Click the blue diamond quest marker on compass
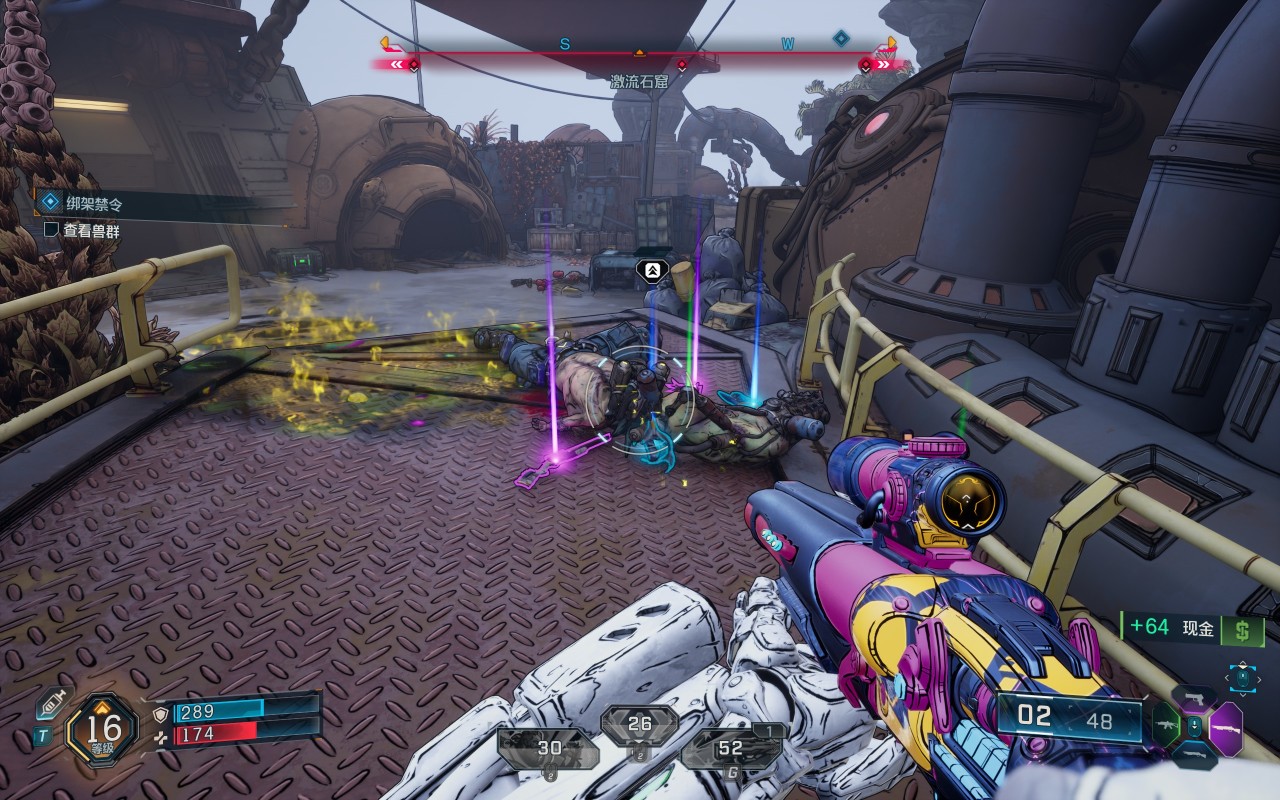Image resolution: width=1280 pixels, height=800 pixels. pos(841,38)
